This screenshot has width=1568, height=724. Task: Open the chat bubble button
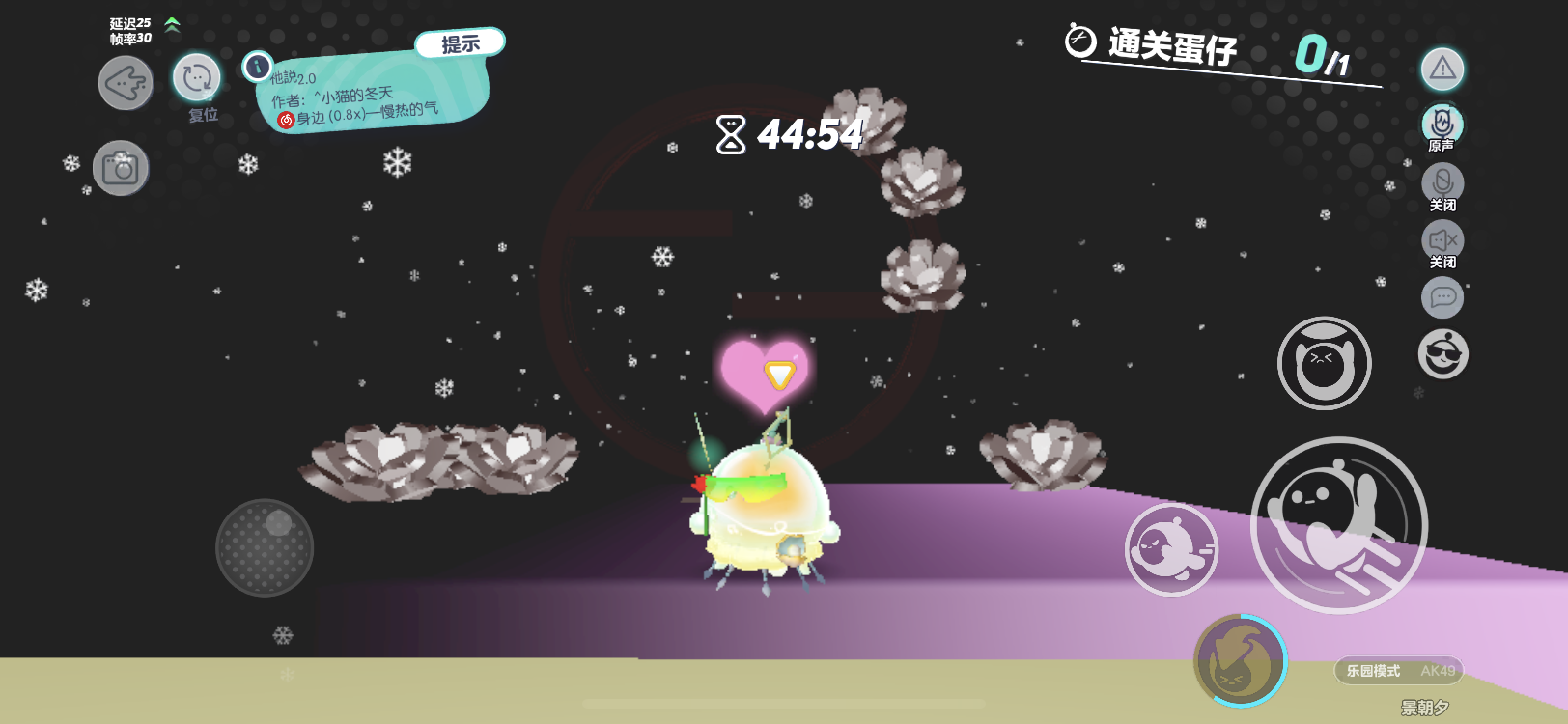click(x=1442, y=296)
